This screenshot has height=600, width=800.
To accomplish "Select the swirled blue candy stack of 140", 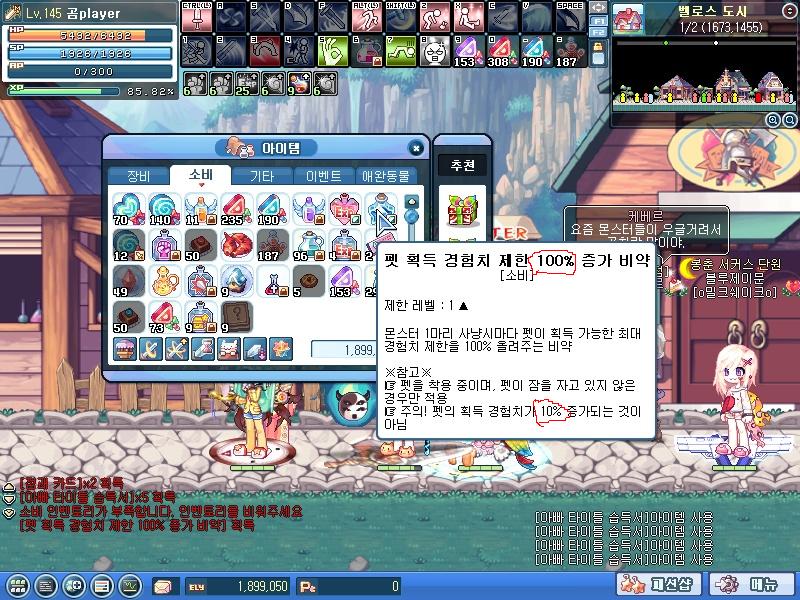I will click(x=162, y=208).
